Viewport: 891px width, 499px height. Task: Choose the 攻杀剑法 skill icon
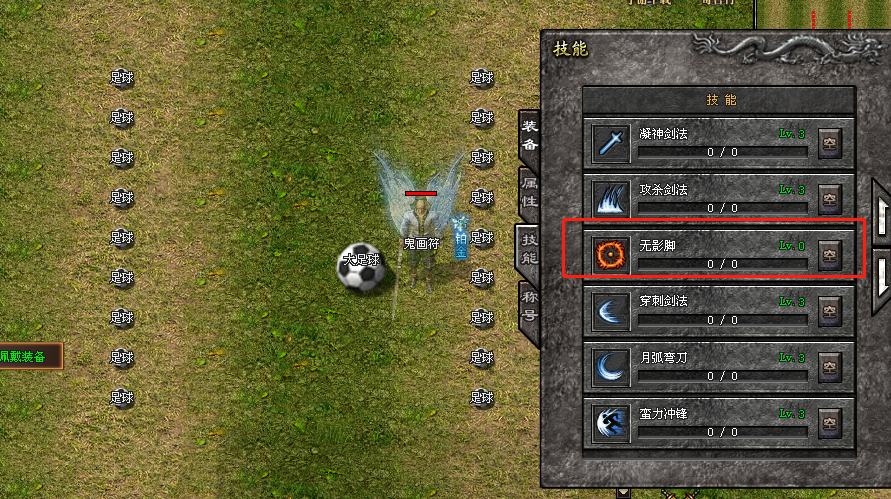tap(609, 197)
